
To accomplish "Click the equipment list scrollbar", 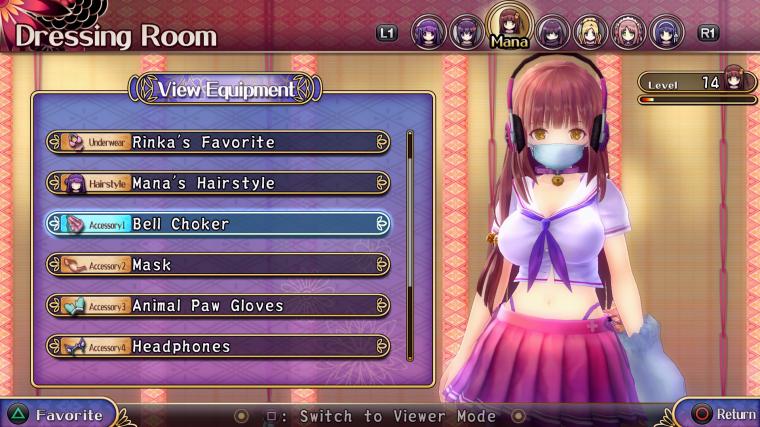I will (x=409, y=245).
